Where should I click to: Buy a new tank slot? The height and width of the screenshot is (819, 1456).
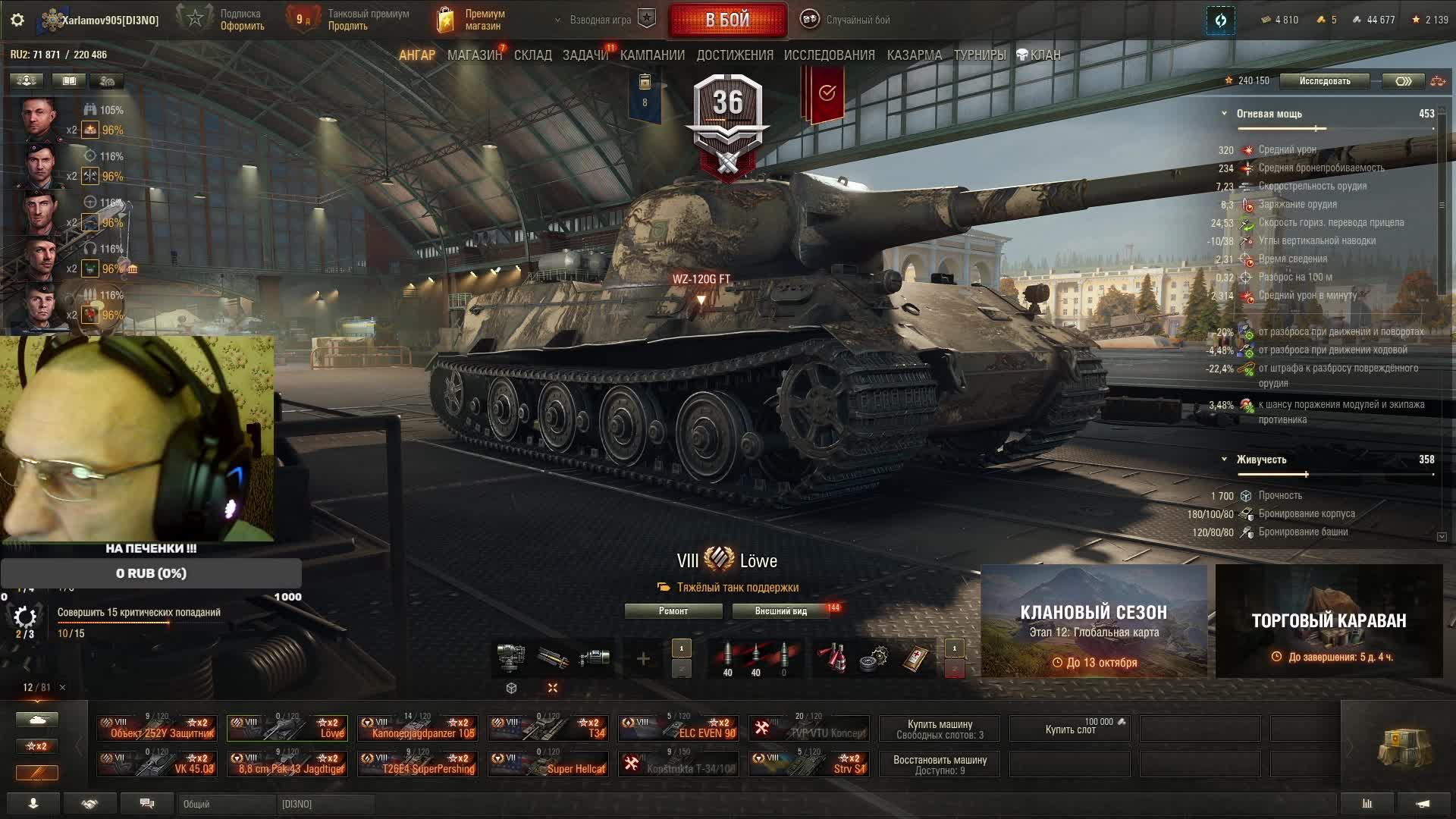pyautogui.click(x=1070, y=729)
